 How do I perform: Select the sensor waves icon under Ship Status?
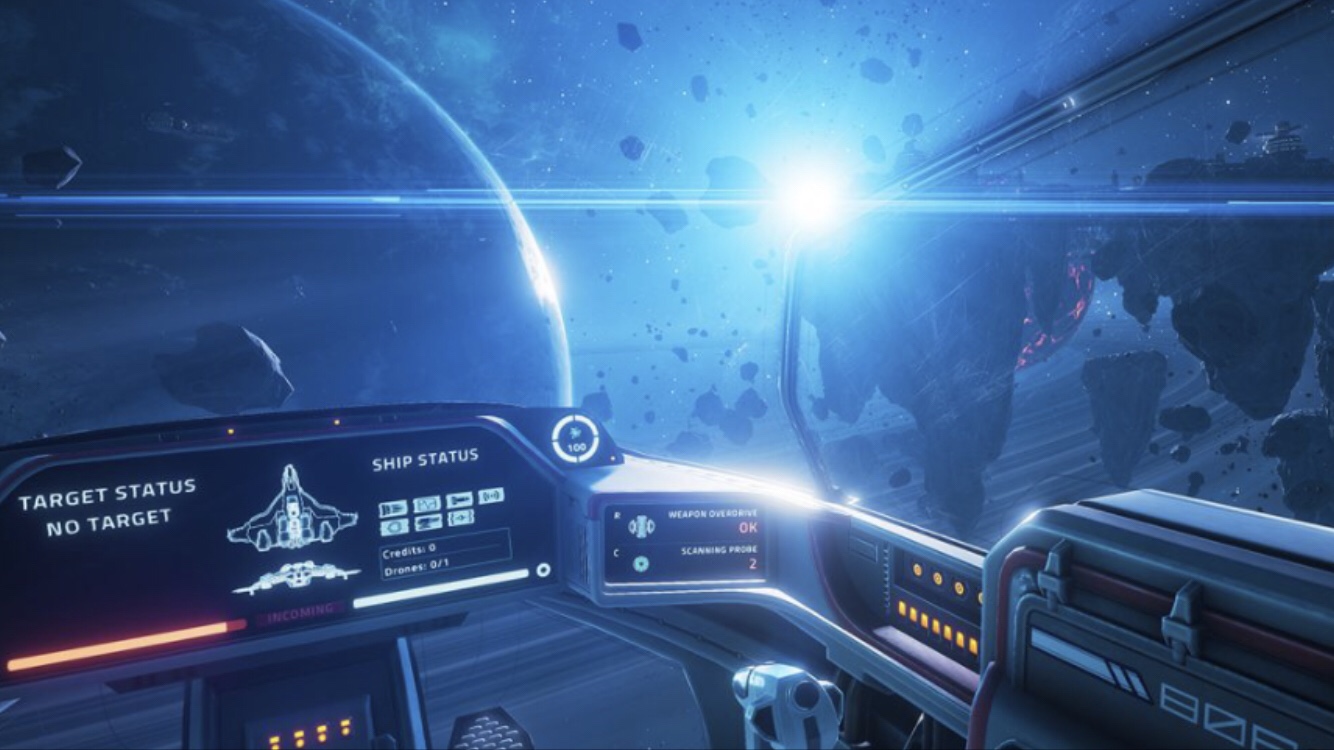tap(491, 495)
